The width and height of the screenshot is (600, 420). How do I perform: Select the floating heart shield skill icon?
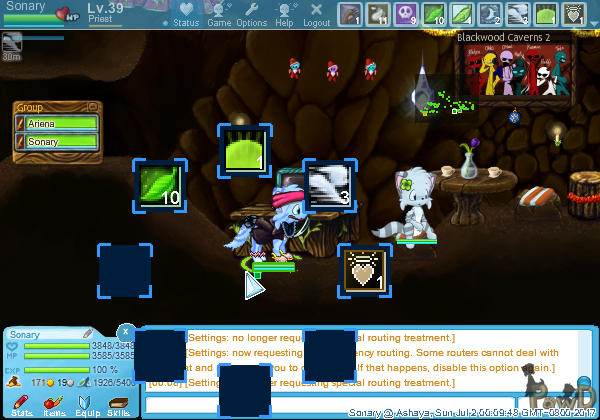(x=365, y=270)
